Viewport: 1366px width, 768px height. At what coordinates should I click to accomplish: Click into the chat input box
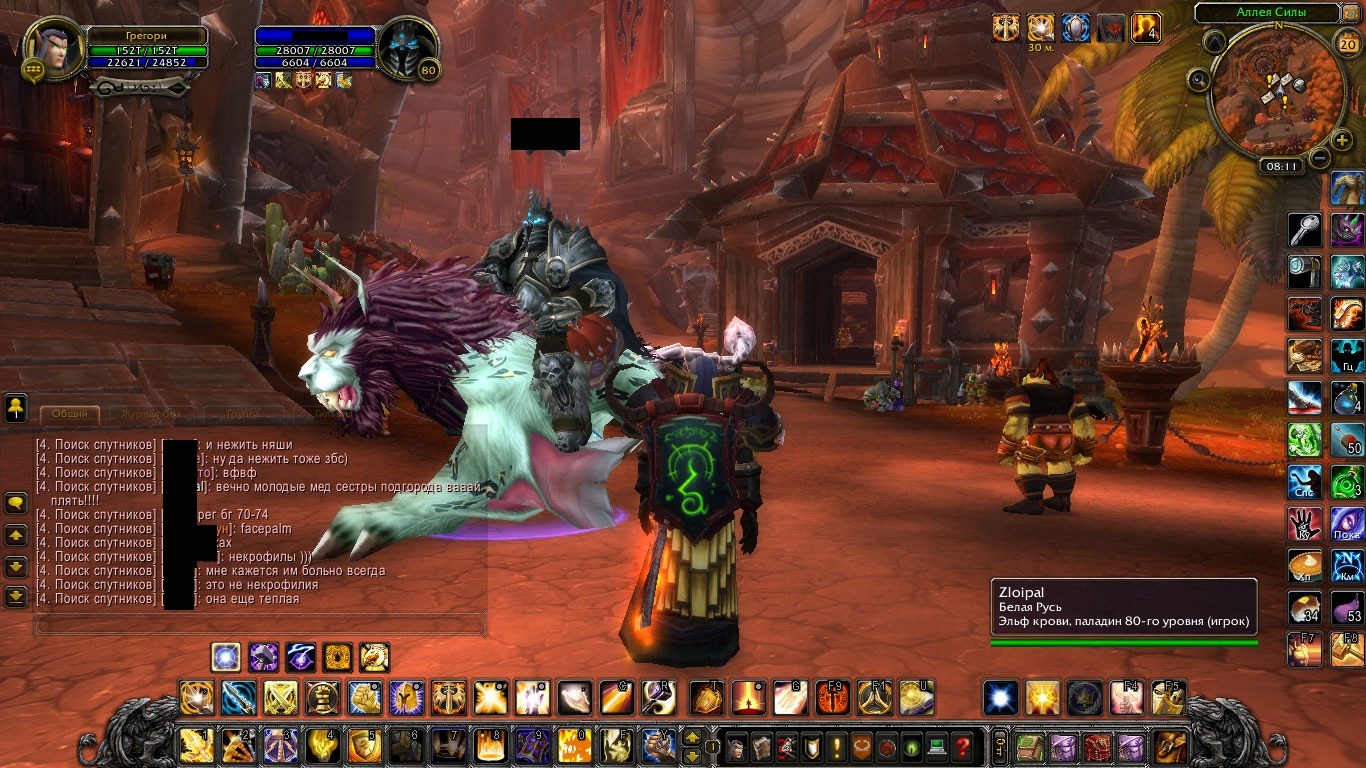pyautogui.click(x=260, y=626)
